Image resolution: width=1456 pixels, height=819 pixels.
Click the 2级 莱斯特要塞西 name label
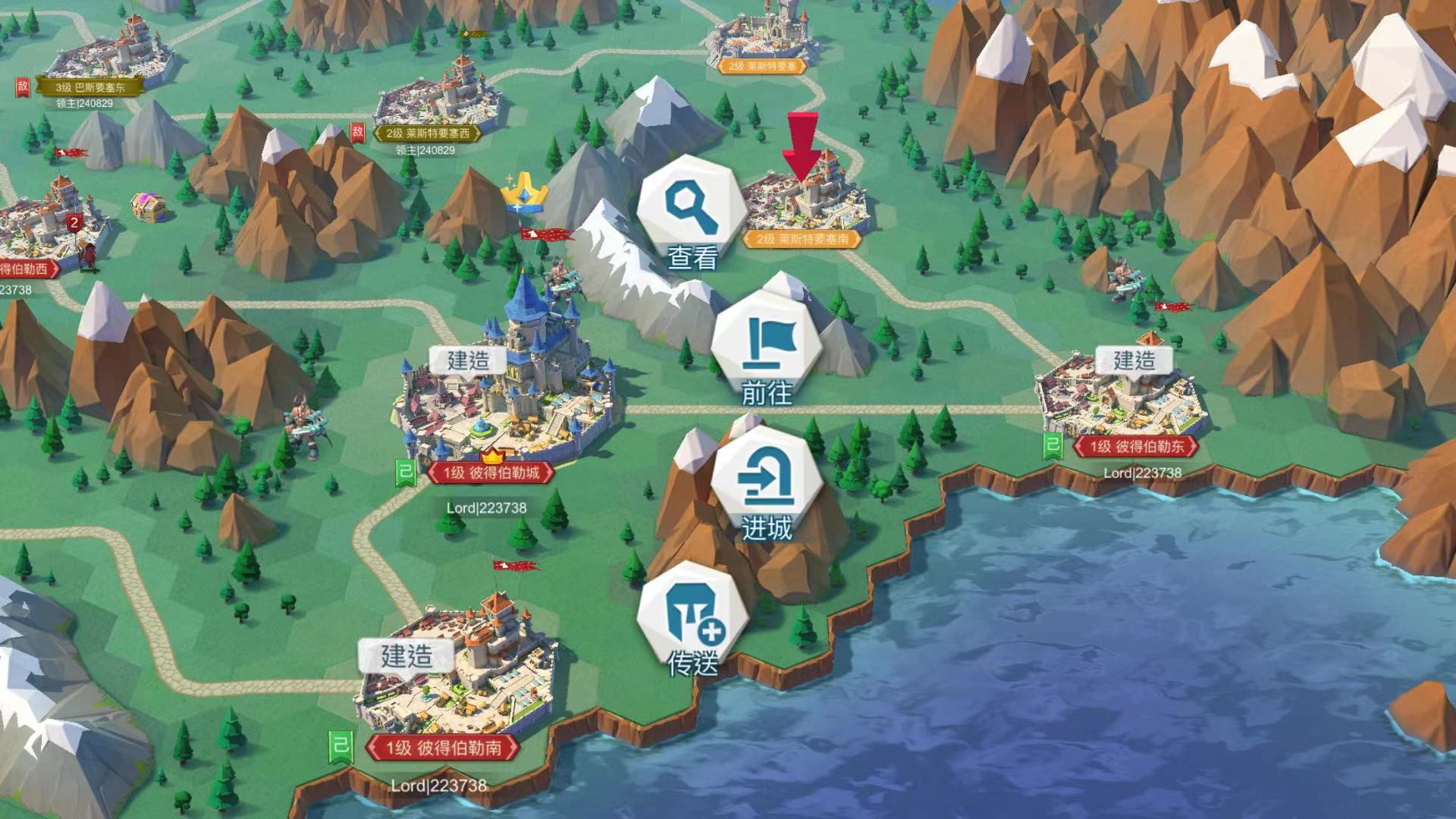tap(427, 133)
